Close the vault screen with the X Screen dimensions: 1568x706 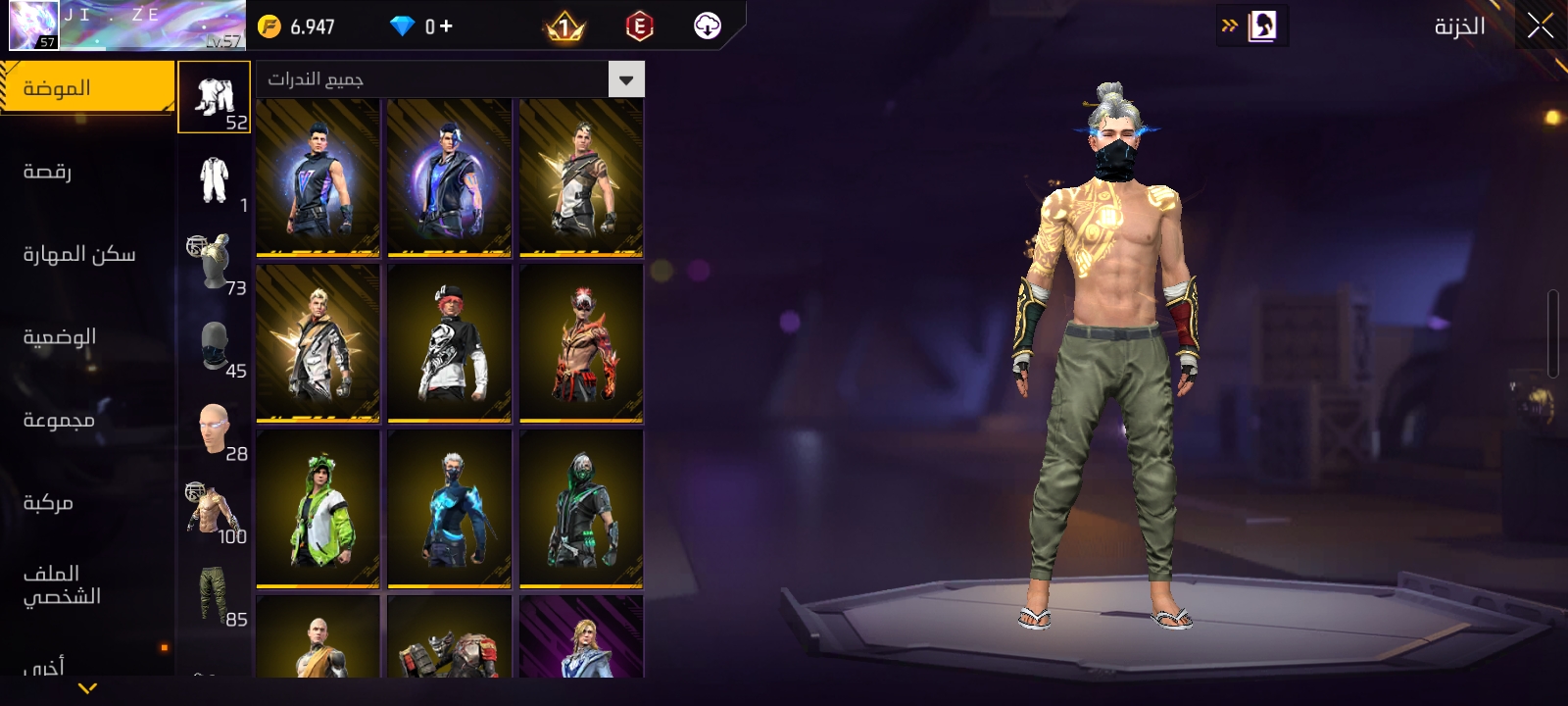point(1540,26)
